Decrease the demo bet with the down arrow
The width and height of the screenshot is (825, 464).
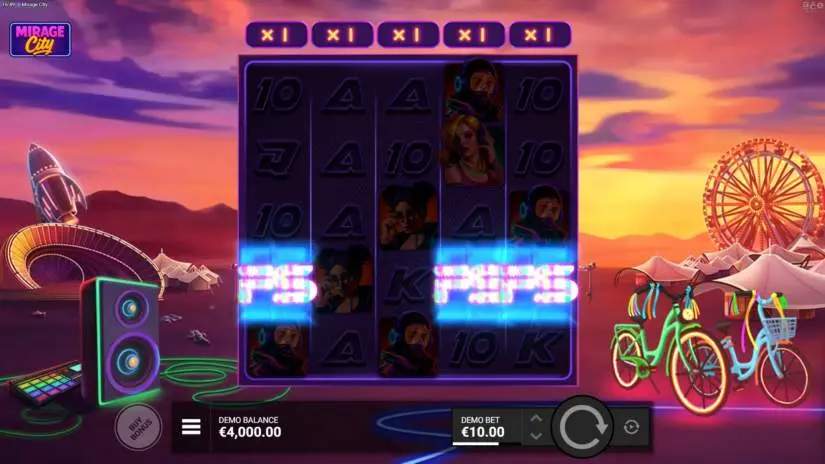coord(535,436)
